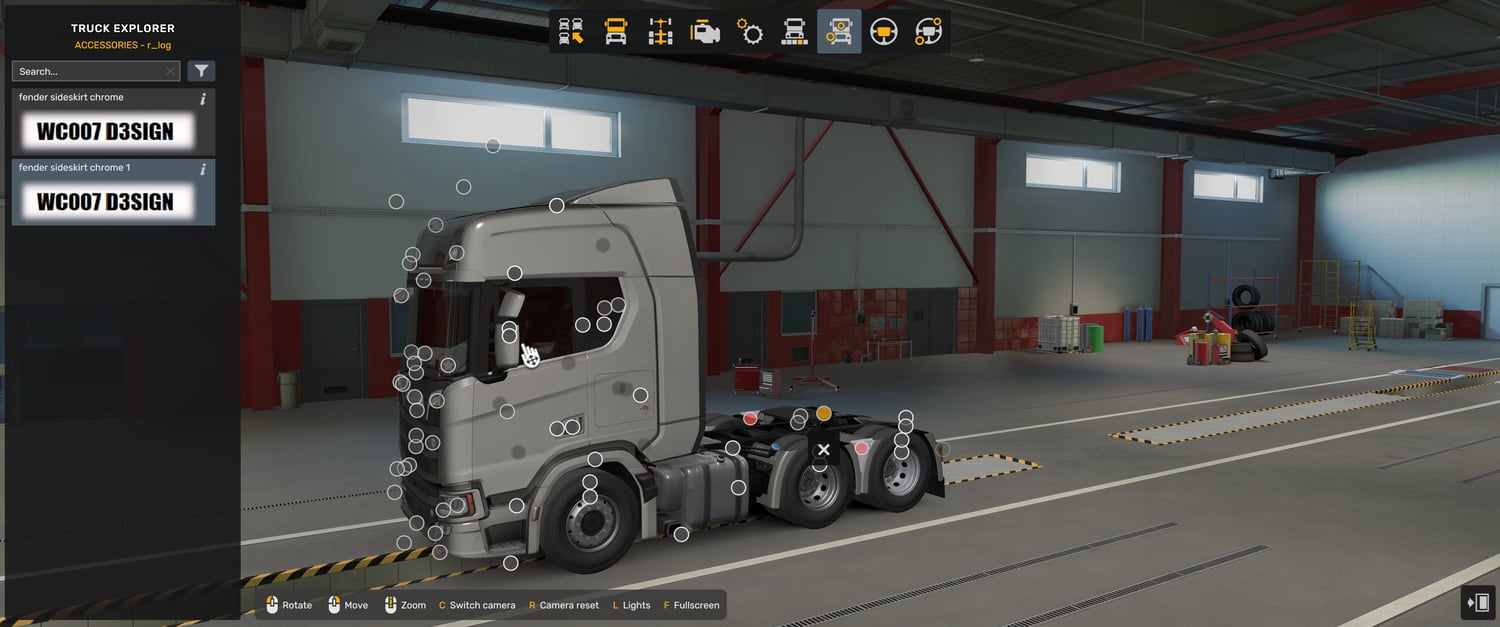Open the truck selection category with arrow
This screenshot has width=1500, height=627.
pyautogui.click(x=571, y=32)
